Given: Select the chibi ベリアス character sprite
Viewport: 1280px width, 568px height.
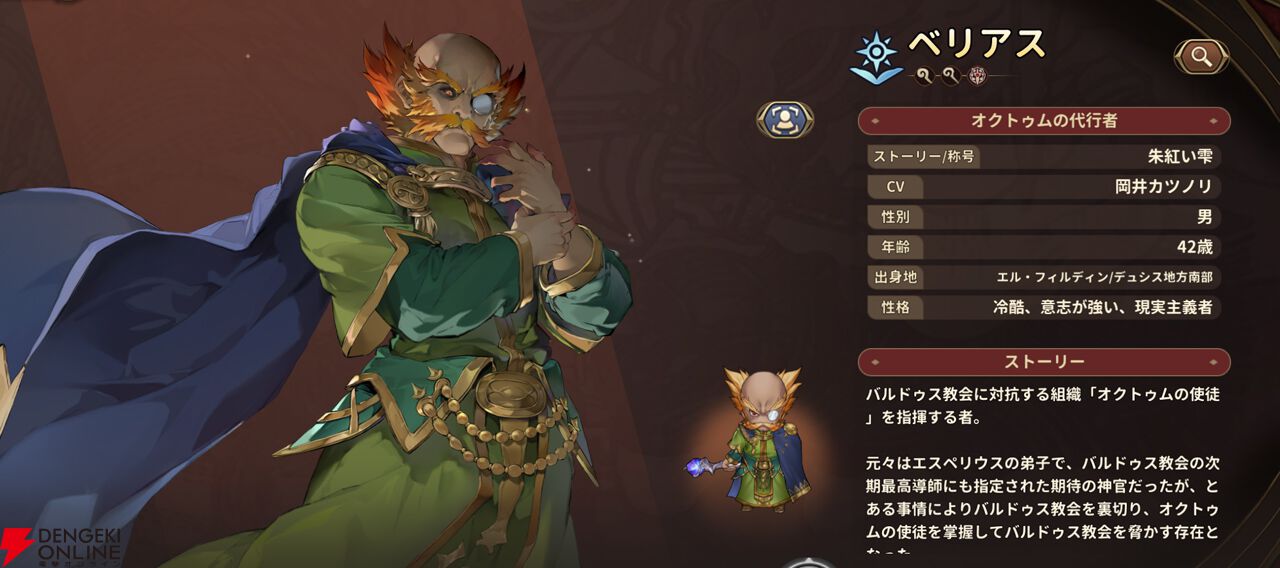Looking at the screenshot, I should (x=760, y=441).
